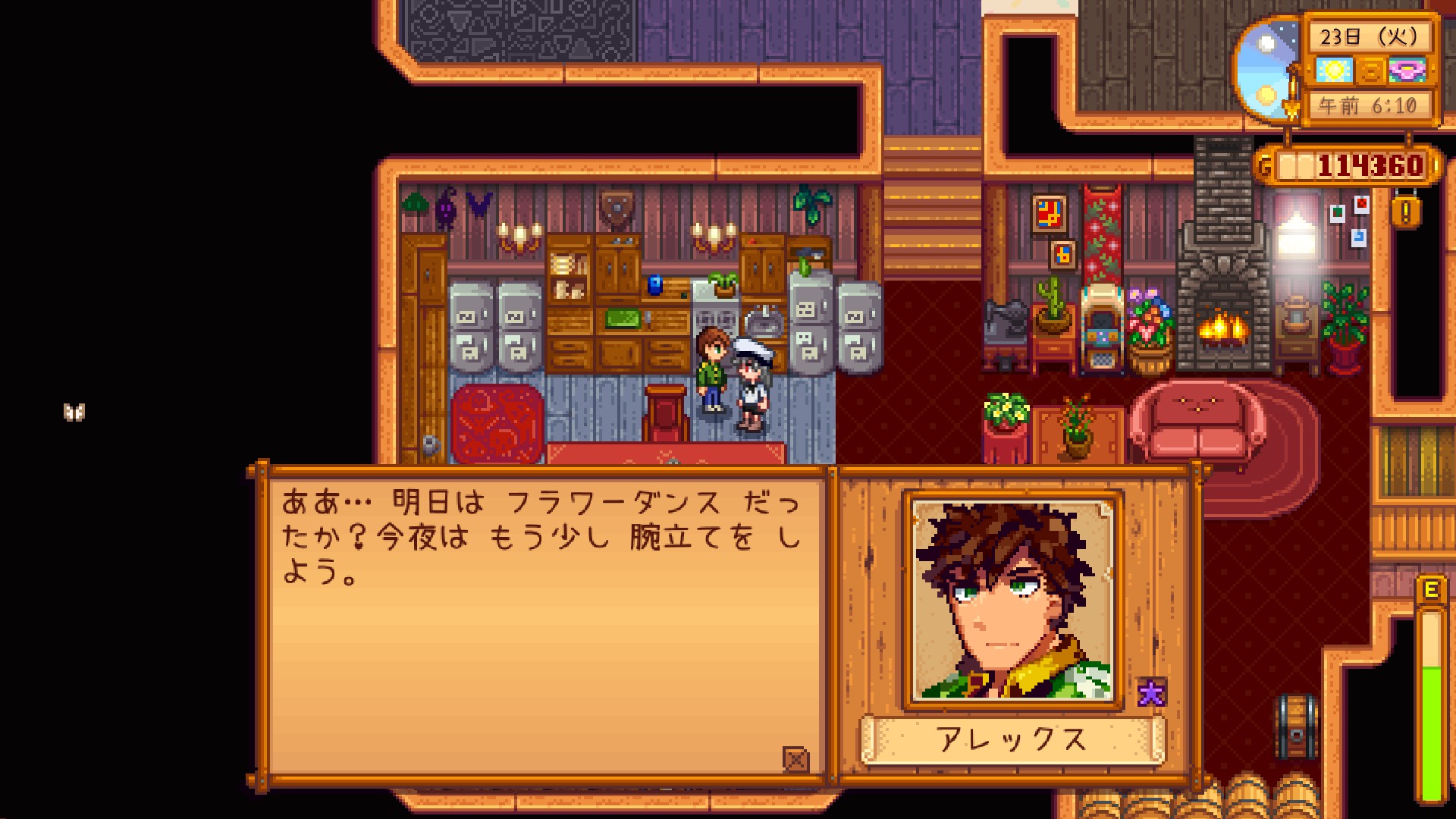The height and width of the screenshot is (819, 1456).
Task: Advance Alex's Flower Dance dialogue text
Action: [542, 622]
